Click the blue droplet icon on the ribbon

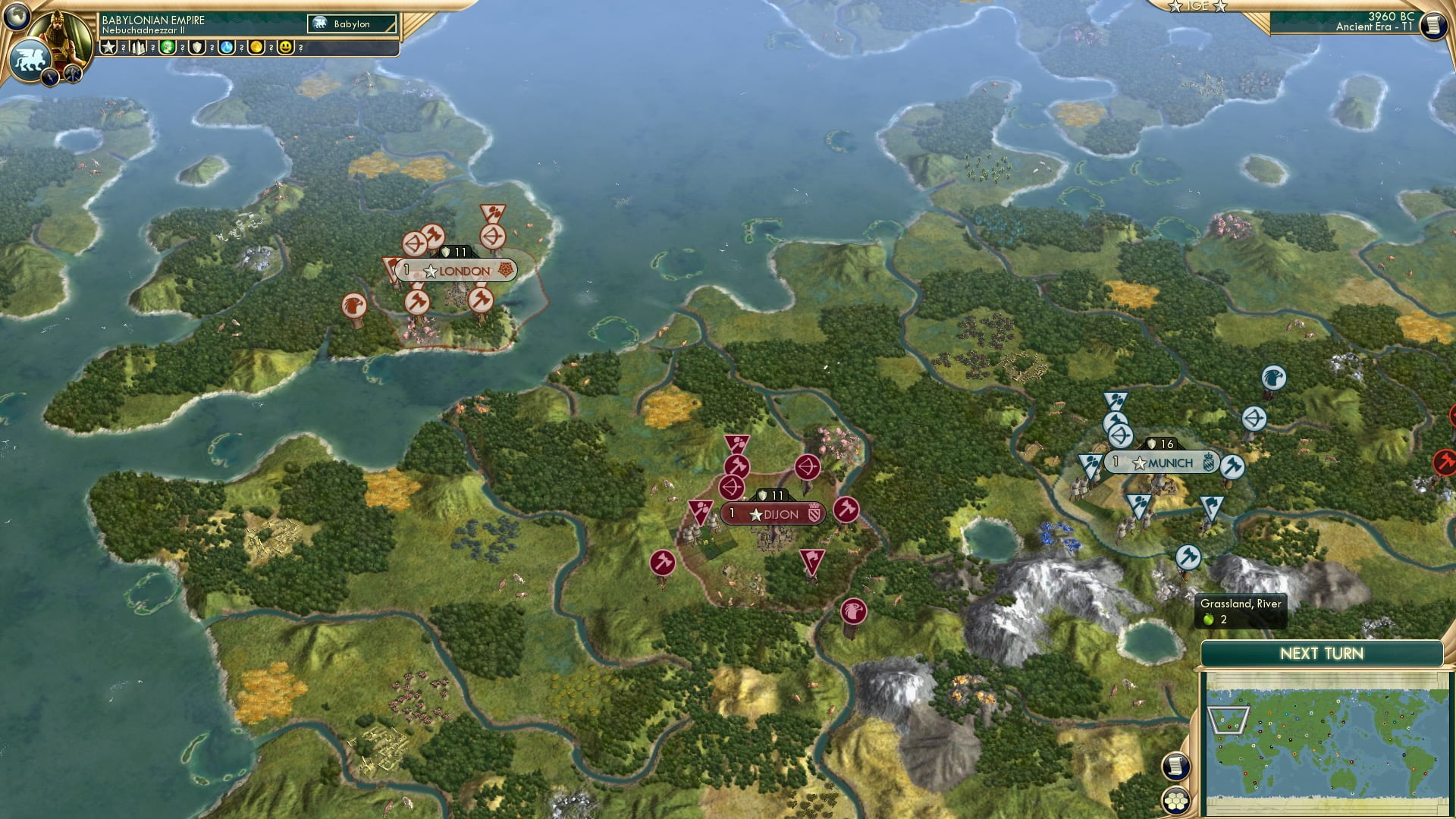tap(226, 47)
